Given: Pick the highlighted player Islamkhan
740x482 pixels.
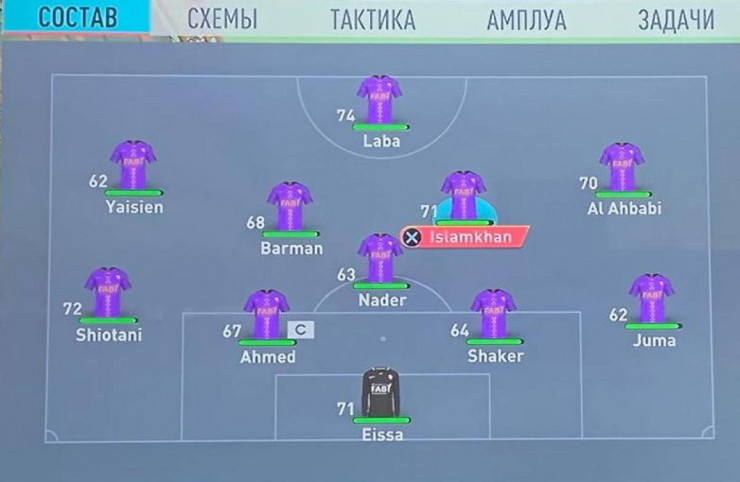Looking at the screenshot, I should [x=463, y=197].
